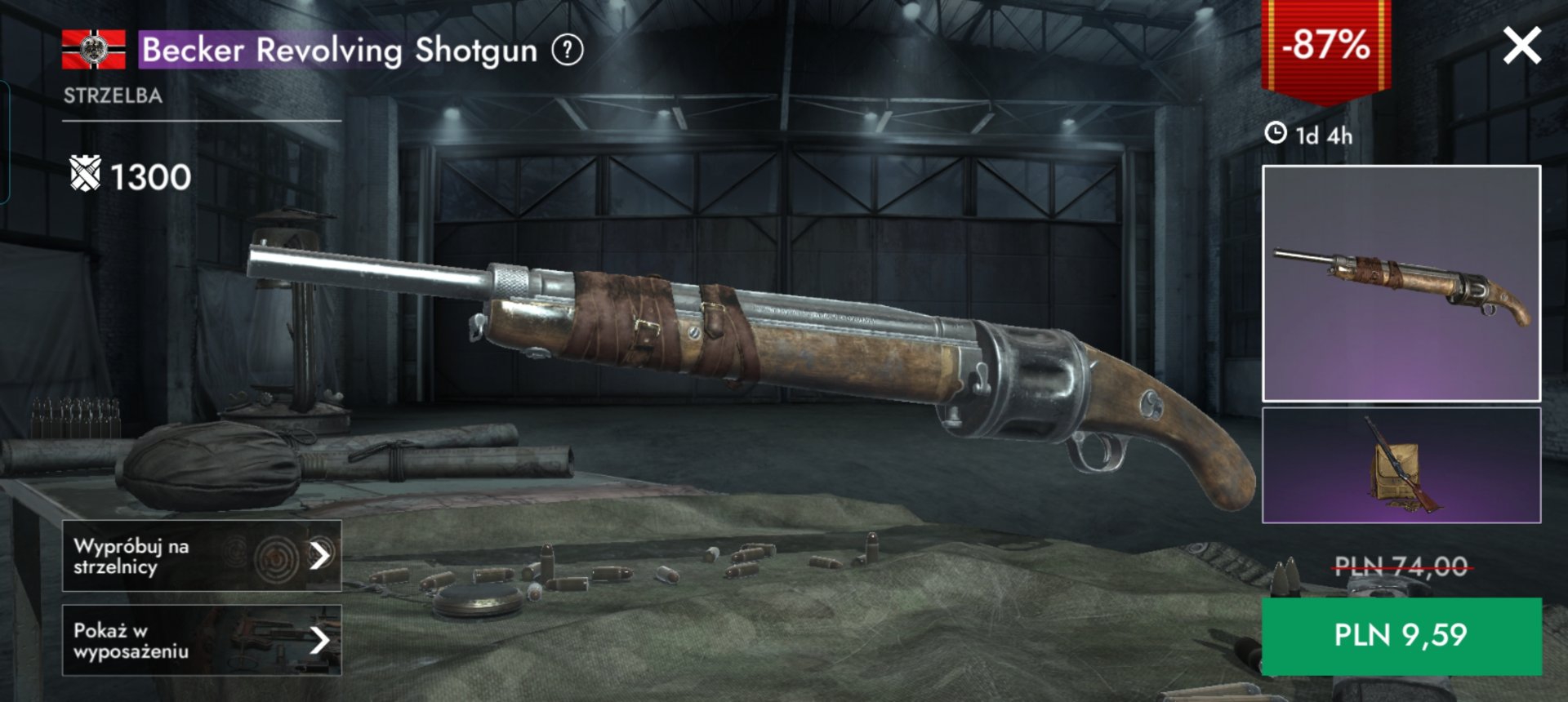Open 'Wypróbuj na strzelnicy' shooting range
The image size is (1568, 702).
click(x=202, y=556)
